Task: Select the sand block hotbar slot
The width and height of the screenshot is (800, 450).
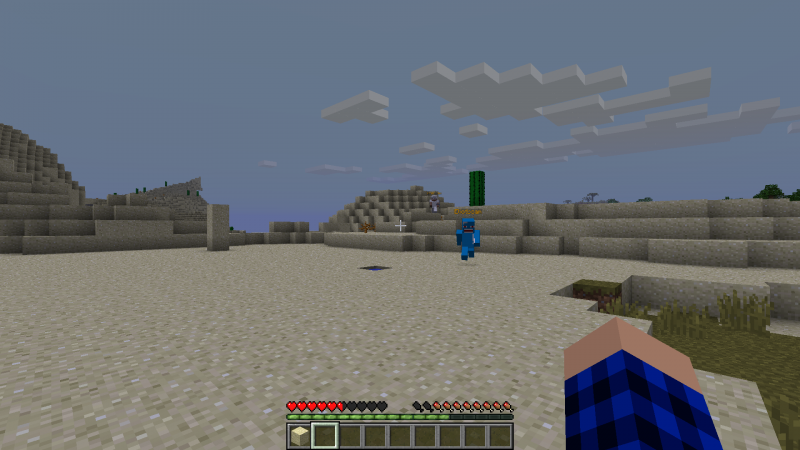Action: click(299, 435)
